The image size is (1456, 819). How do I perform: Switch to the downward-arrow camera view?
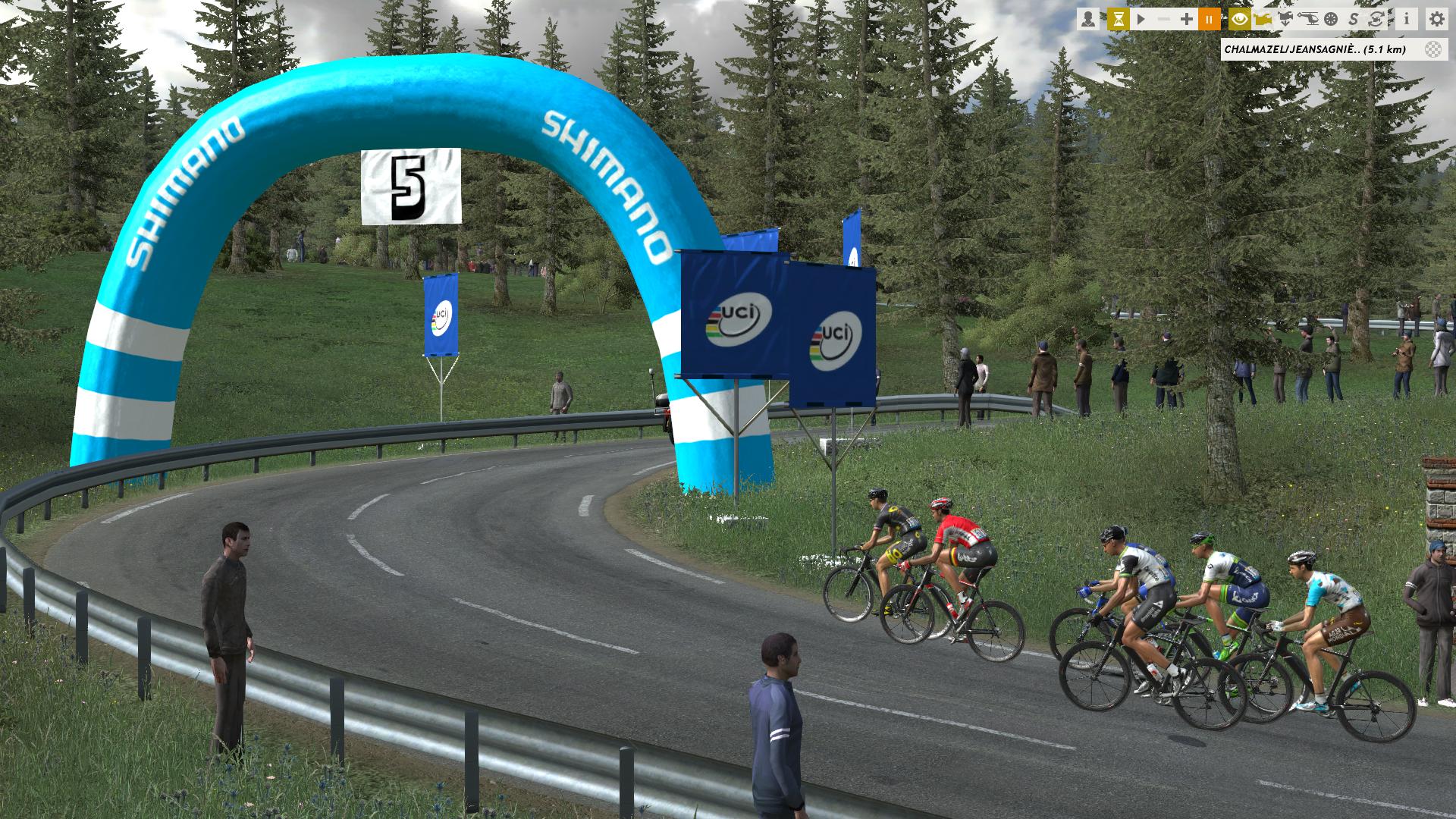[x=1286, y=19]
